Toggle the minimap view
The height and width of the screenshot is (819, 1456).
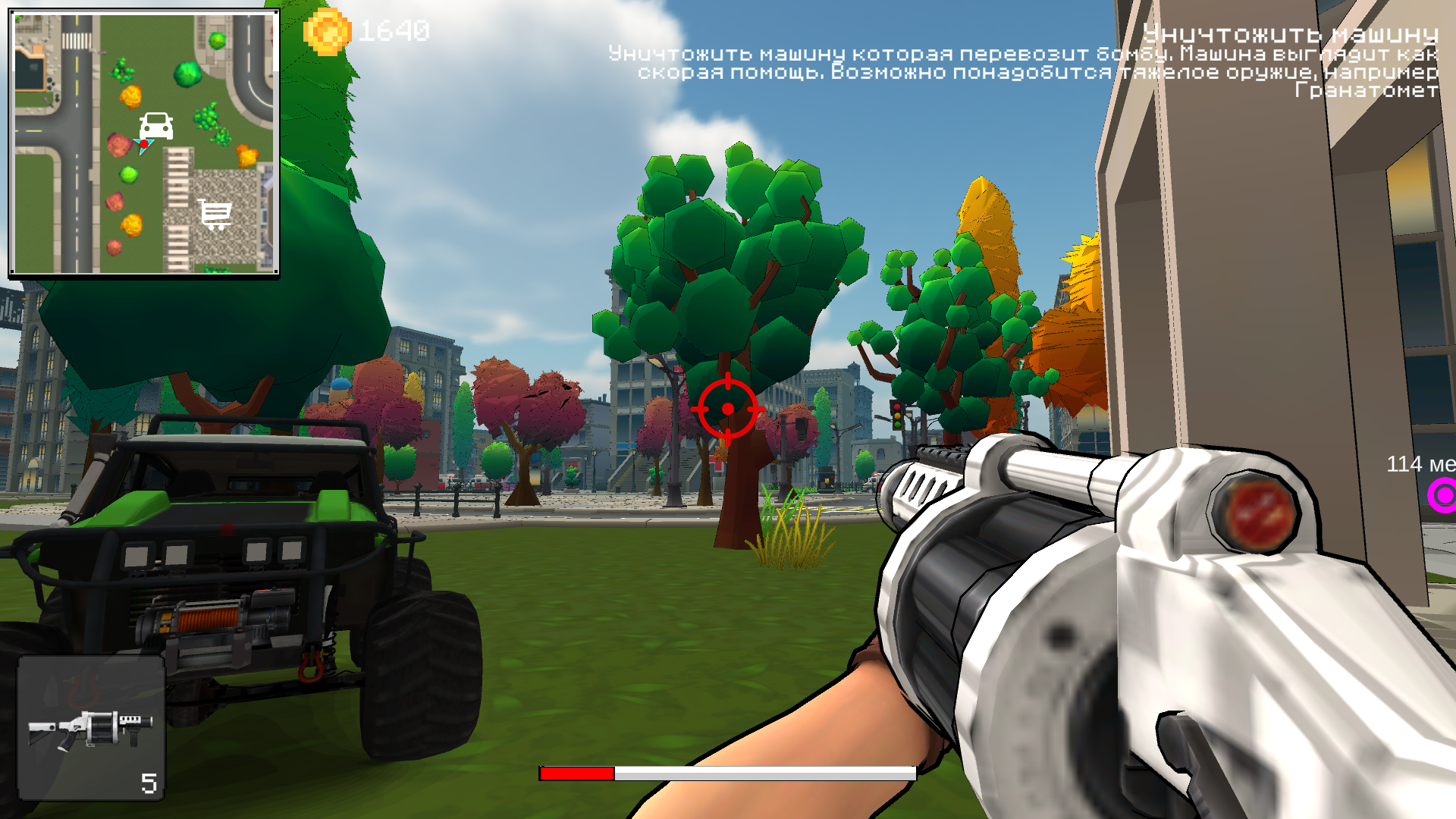pyautogui.click(x=144, y=142)
